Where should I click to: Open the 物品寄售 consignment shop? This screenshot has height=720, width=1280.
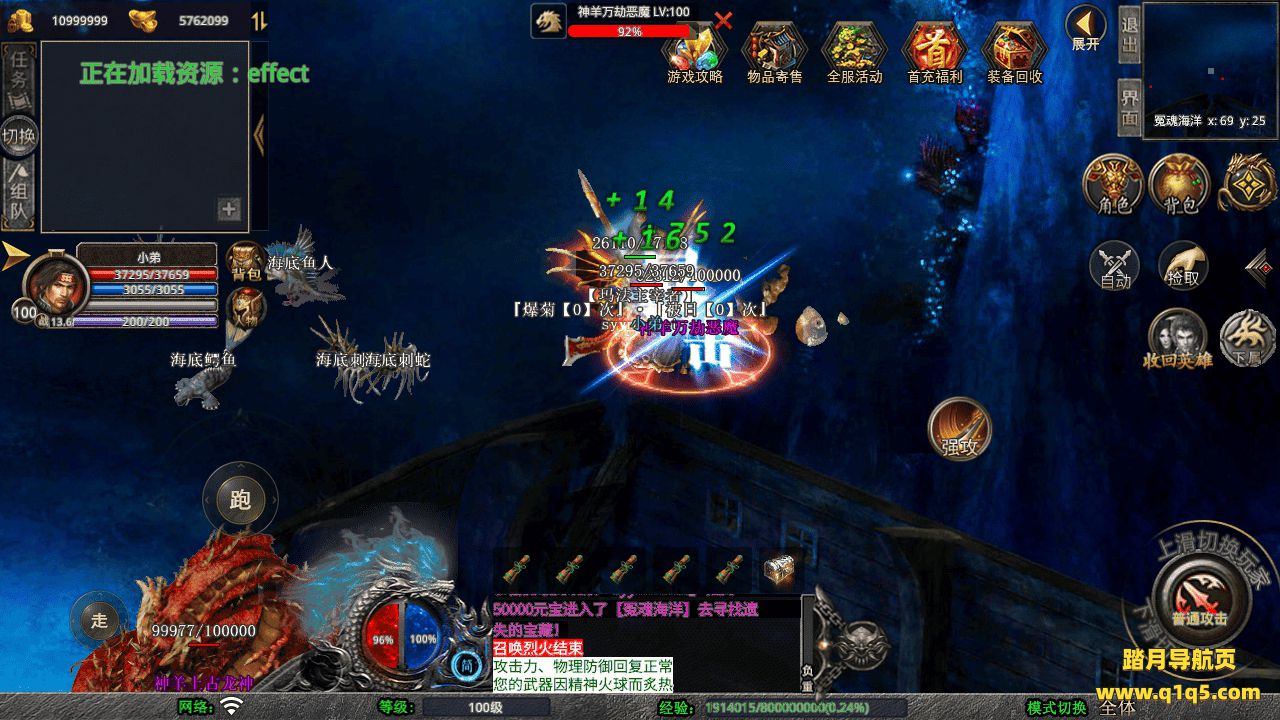(x=774, y=52)
